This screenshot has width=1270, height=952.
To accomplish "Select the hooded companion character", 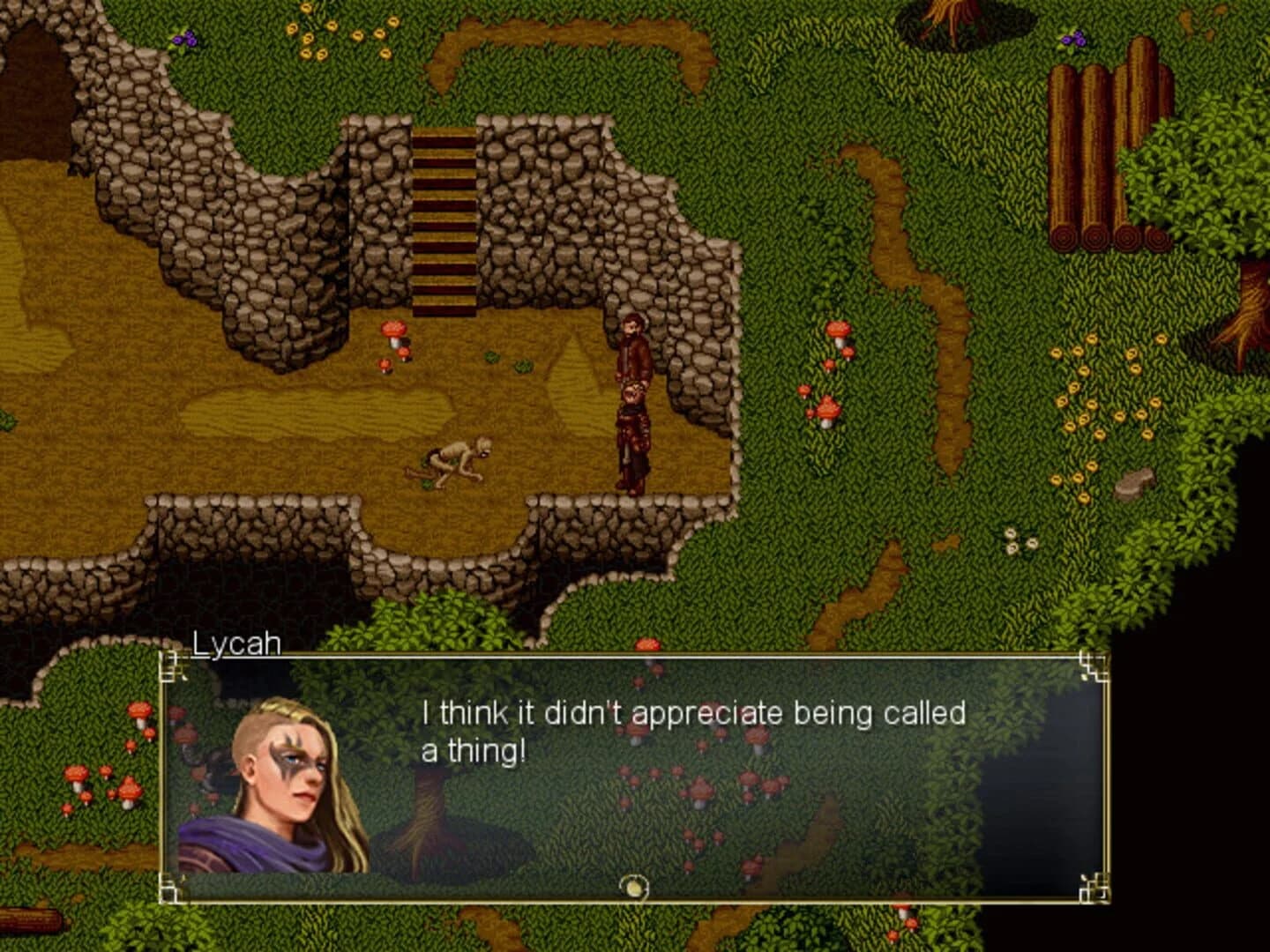I will 631,432.
